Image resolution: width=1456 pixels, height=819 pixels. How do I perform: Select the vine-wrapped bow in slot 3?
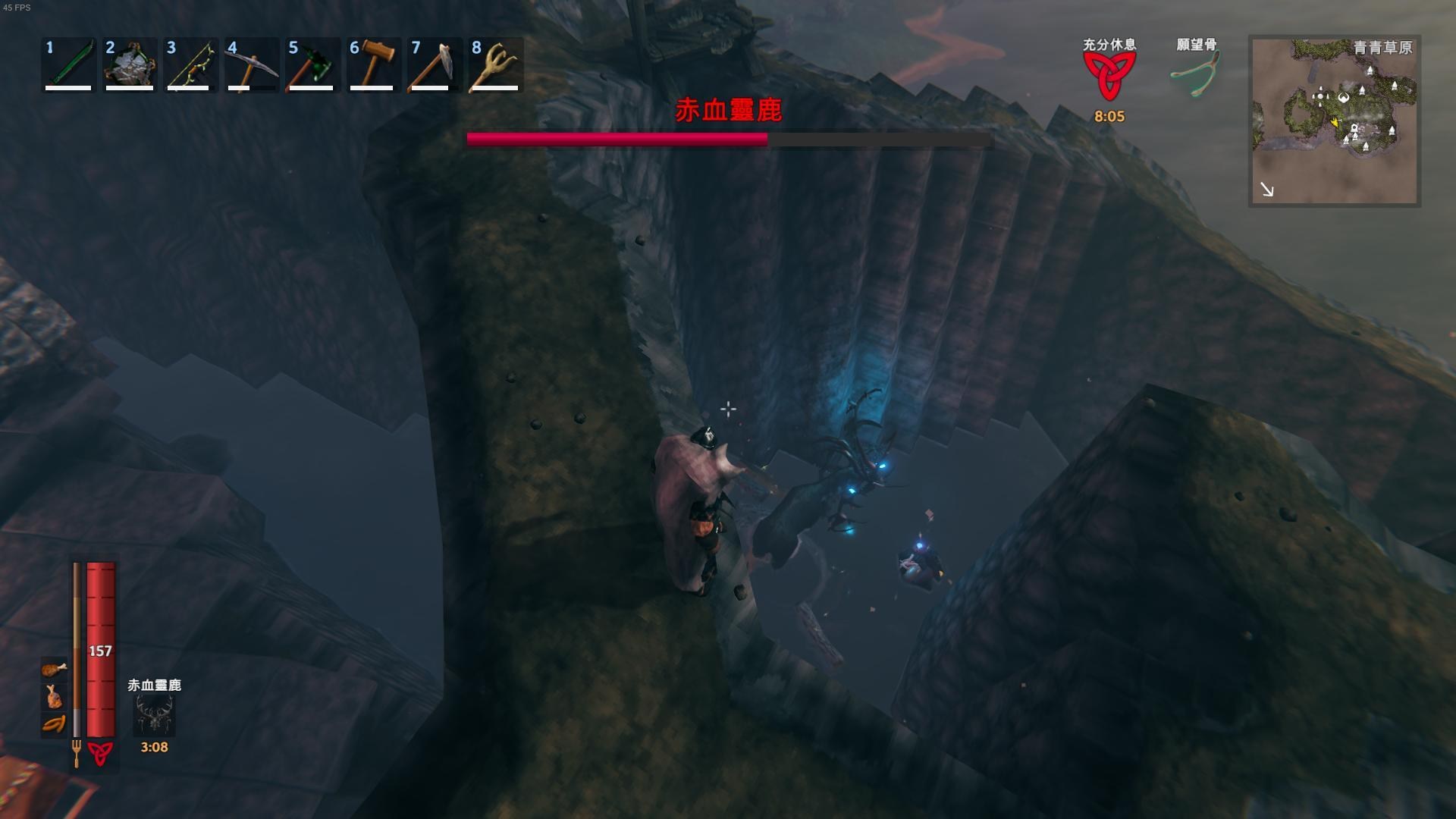(190, 65)
